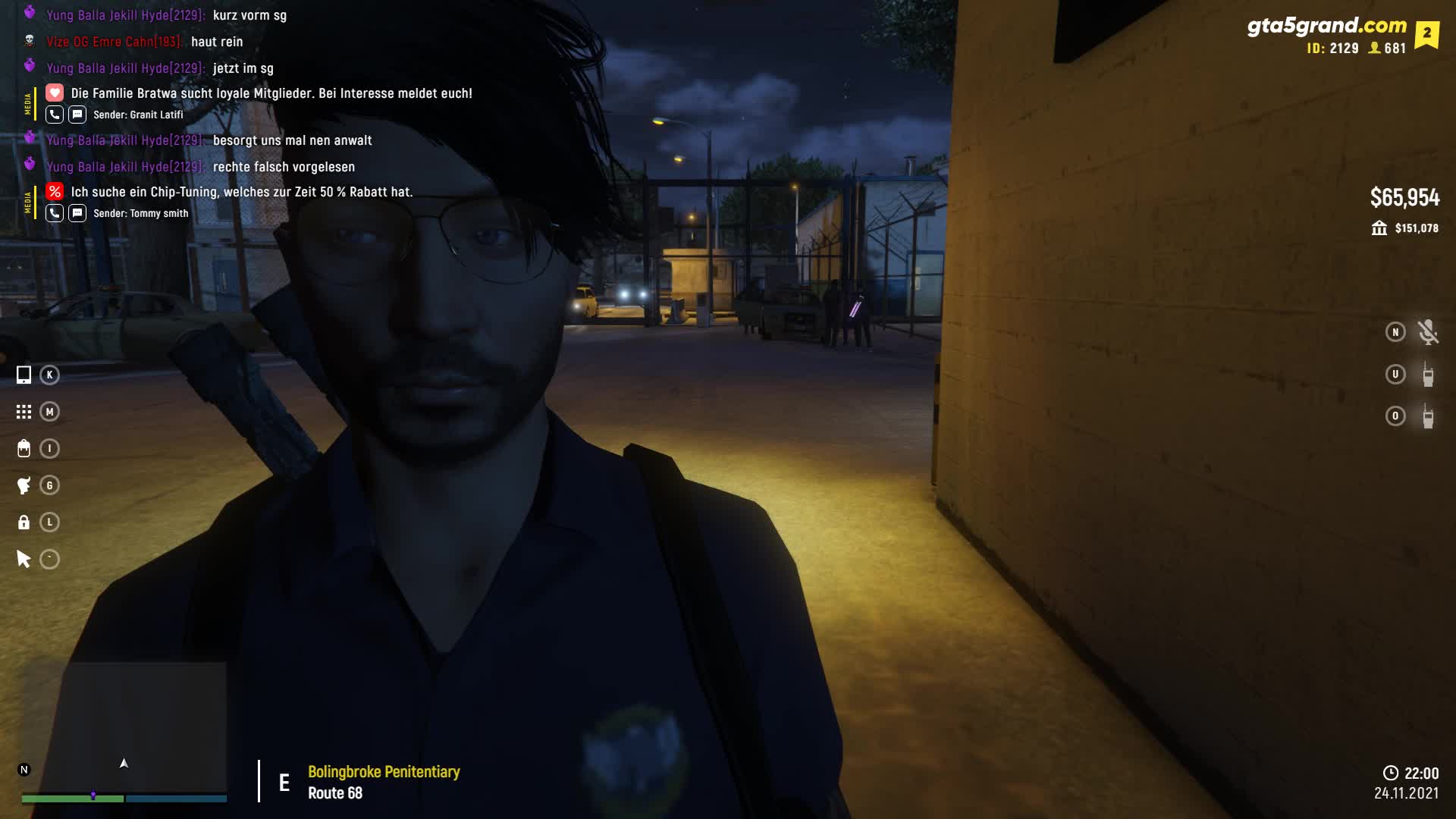Click the bank balance icon
The height and width of the screenshot is (819, 1456).
coord(1379,228)
